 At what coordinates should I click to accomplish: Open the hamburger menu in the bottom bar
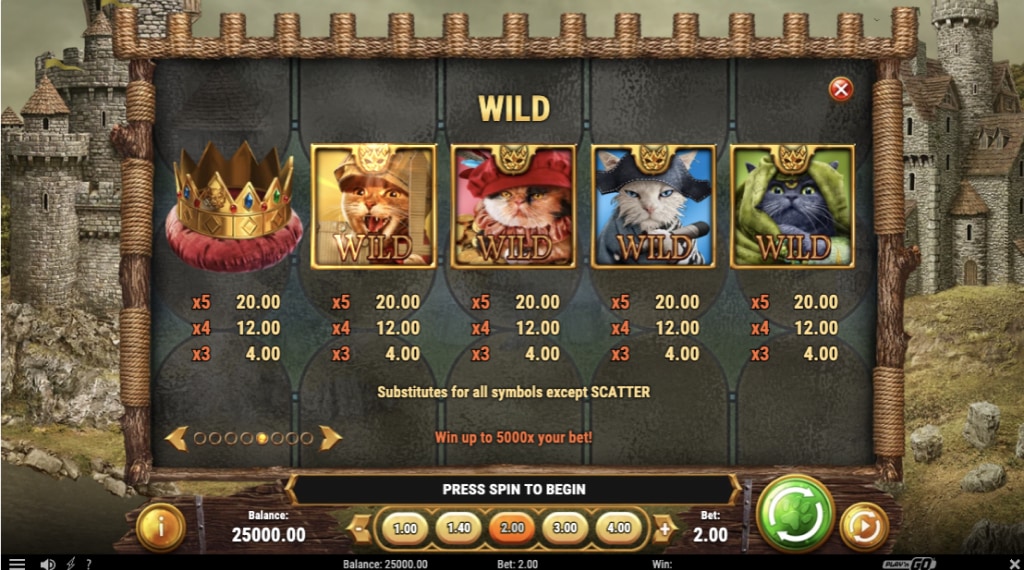pos(17,563)
